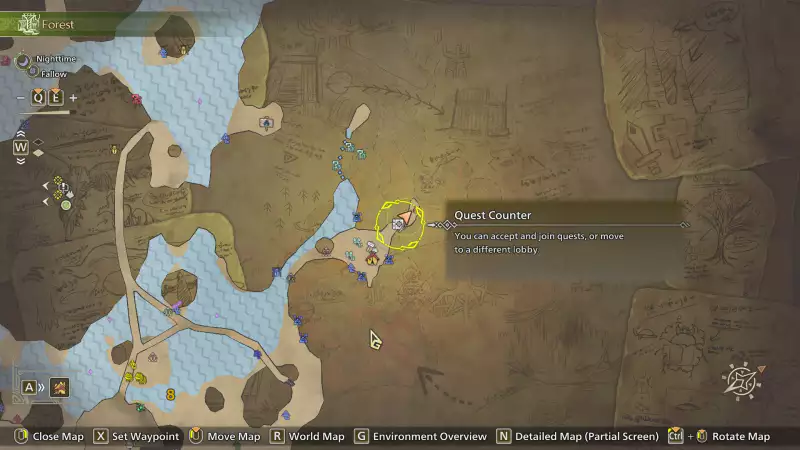
Task: Click the map zoom-out minus button
Action: [21, 97]
